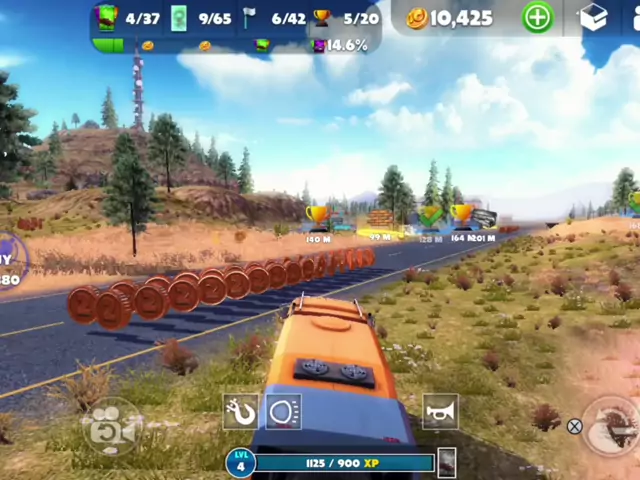640x480 pixels.
Task: Activate the tow hook button
Action: pos(240,412)
